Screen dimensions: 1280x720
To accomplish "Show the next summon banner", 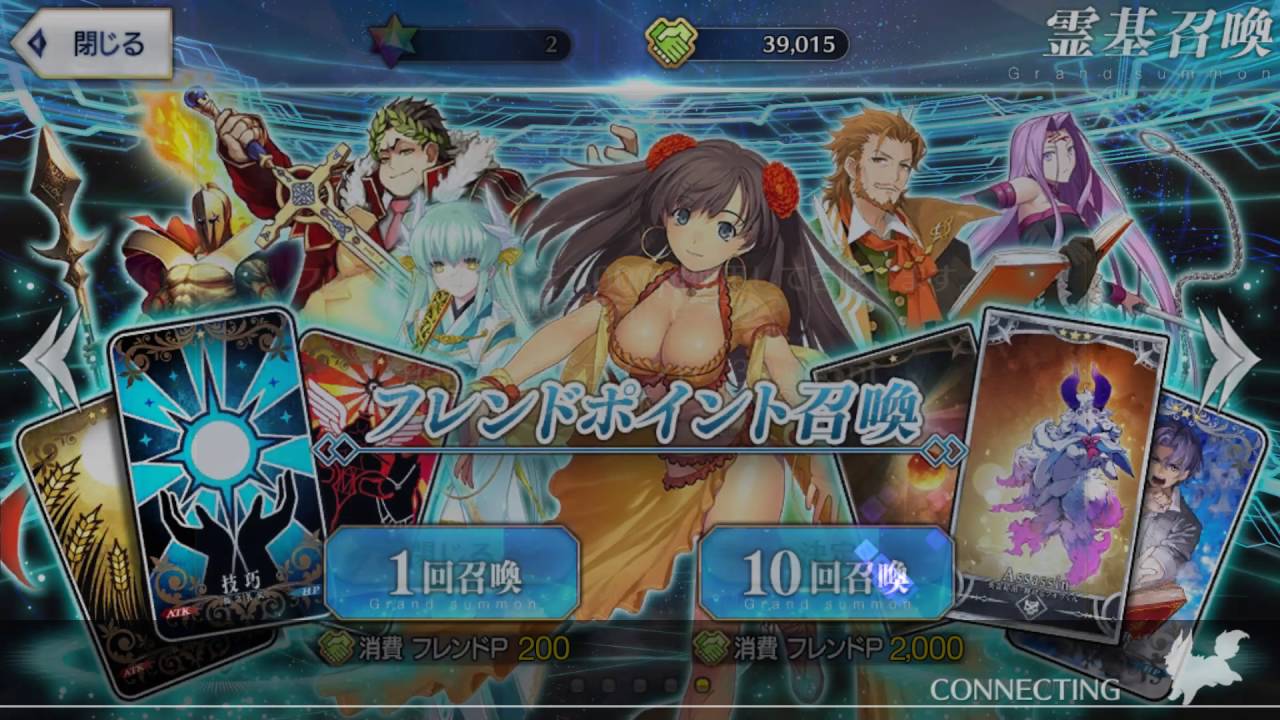I will click(x=1226, y=362).
